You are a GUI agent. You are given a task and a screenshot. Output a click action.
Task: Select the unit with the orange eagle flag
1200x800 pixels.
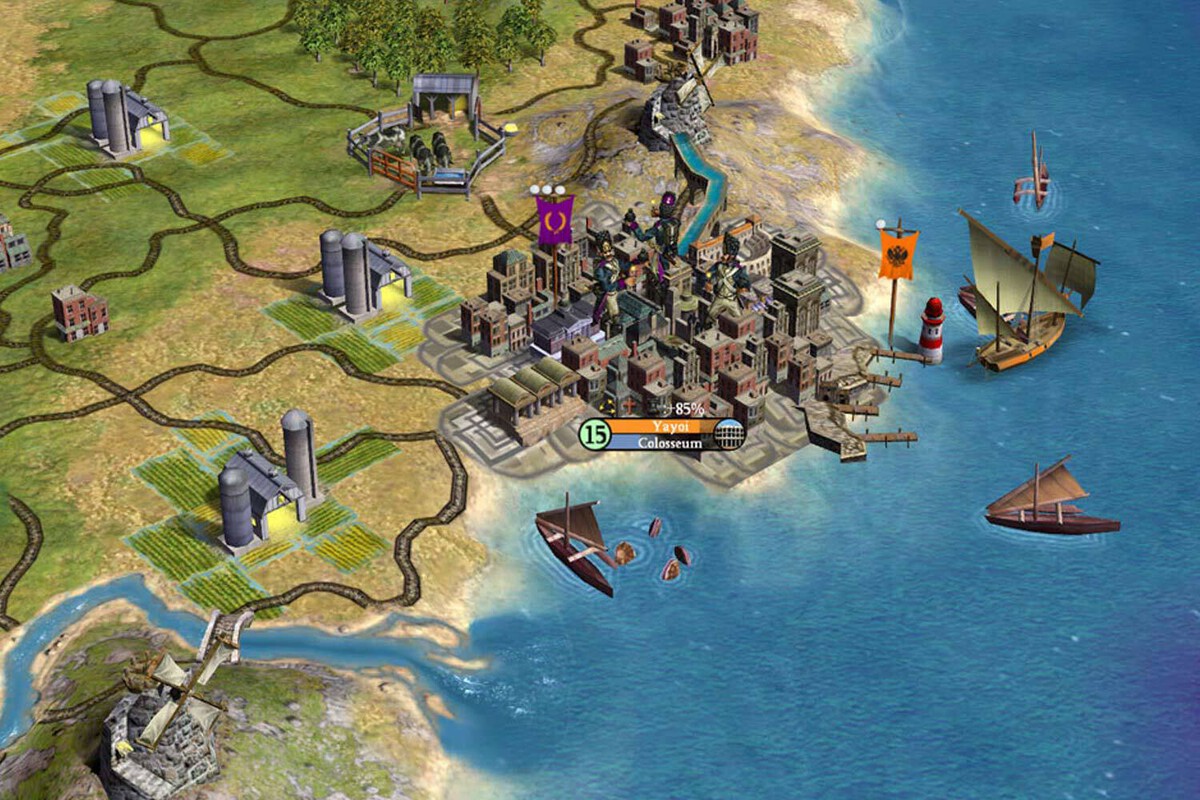click(x=897, y=254)
